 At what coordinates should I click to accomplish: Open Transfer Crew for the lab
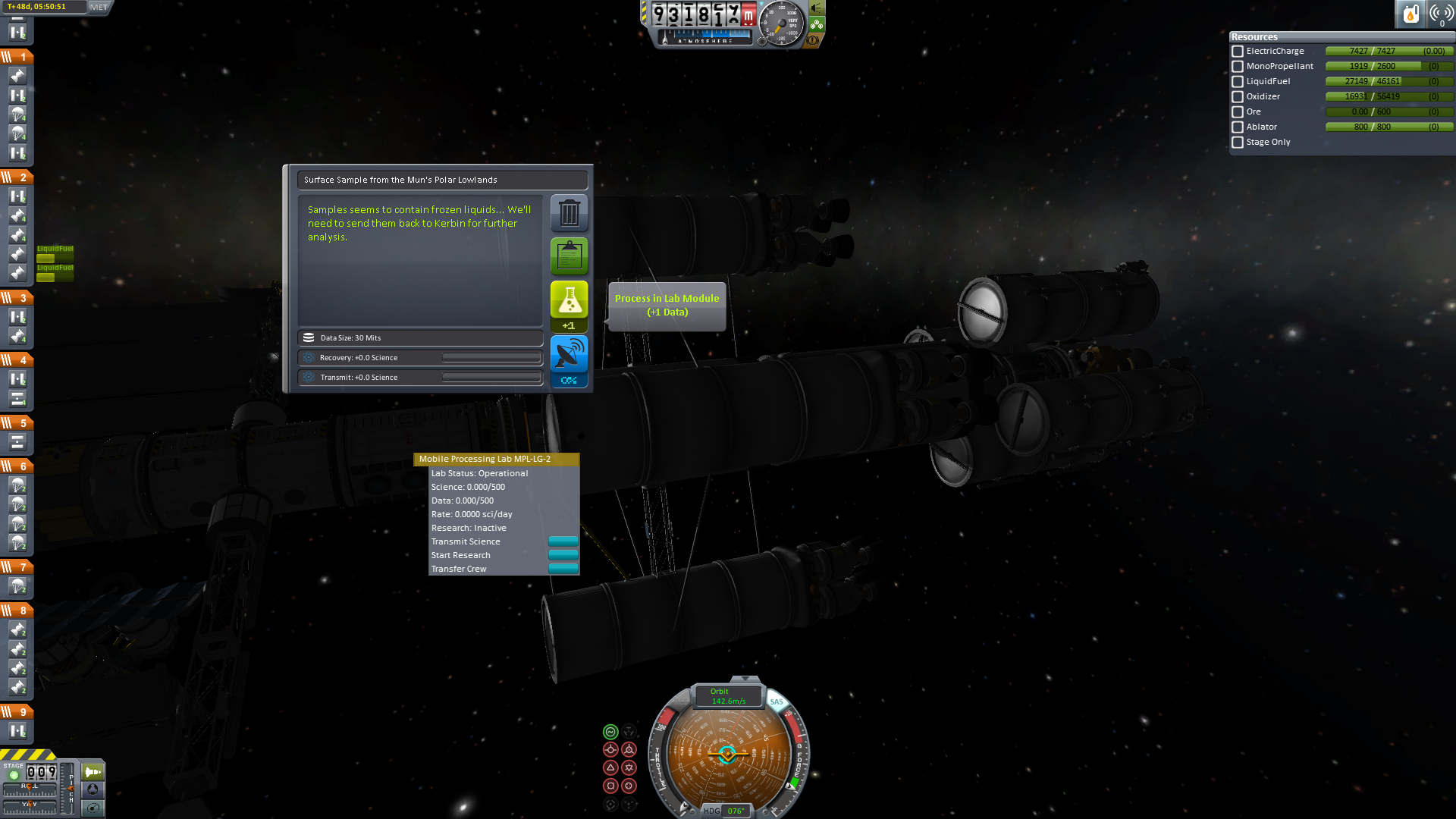[x=563, y=569]
